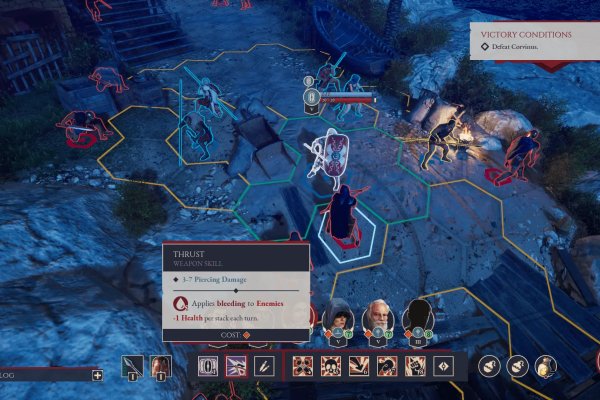Use the yellow-filled potion flask
This screenshot has height=400, width=600.
coord(545,366)
